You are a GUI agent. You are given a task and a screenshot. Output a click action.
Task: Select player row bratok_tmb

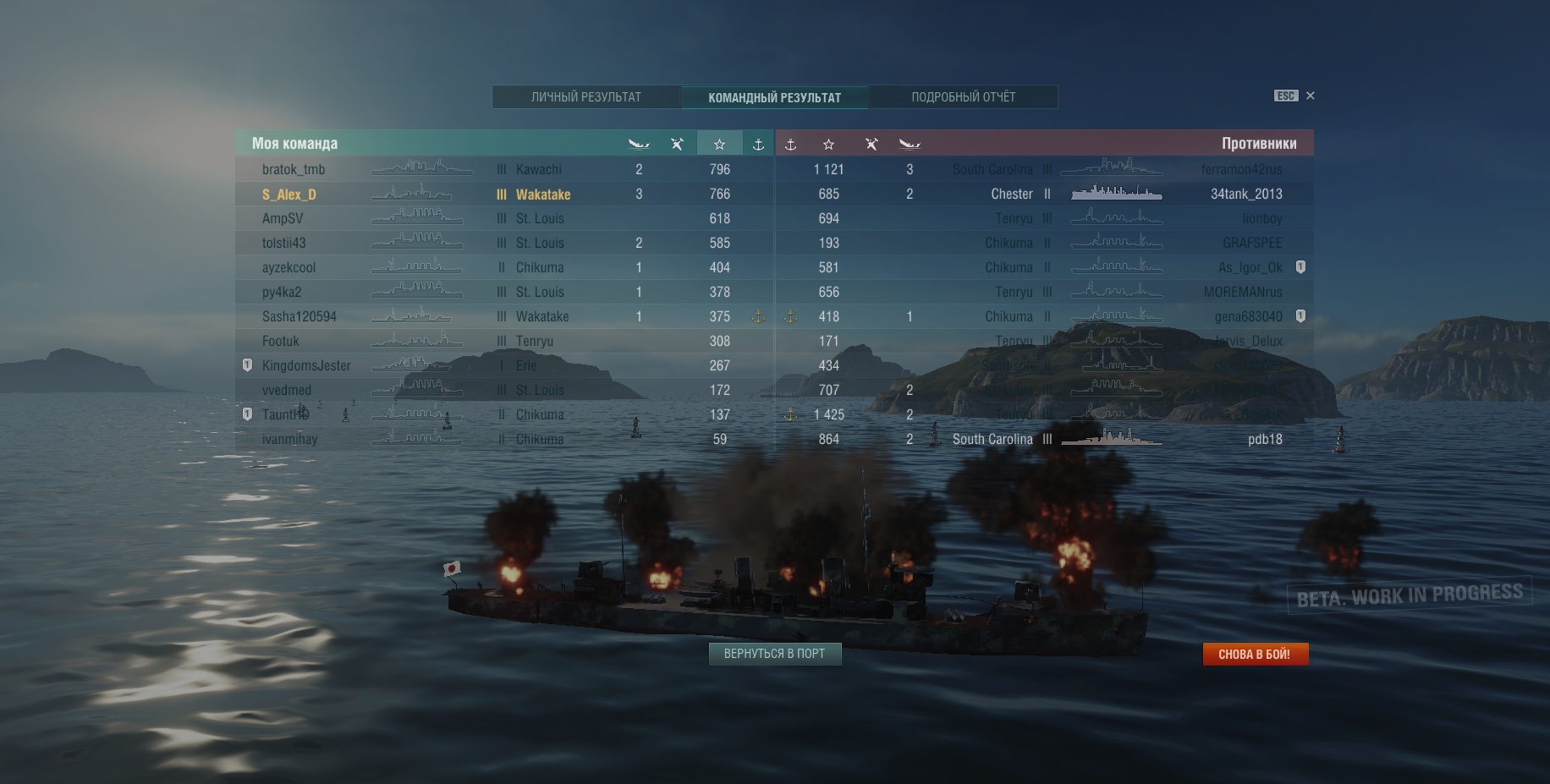click(294, 169)
